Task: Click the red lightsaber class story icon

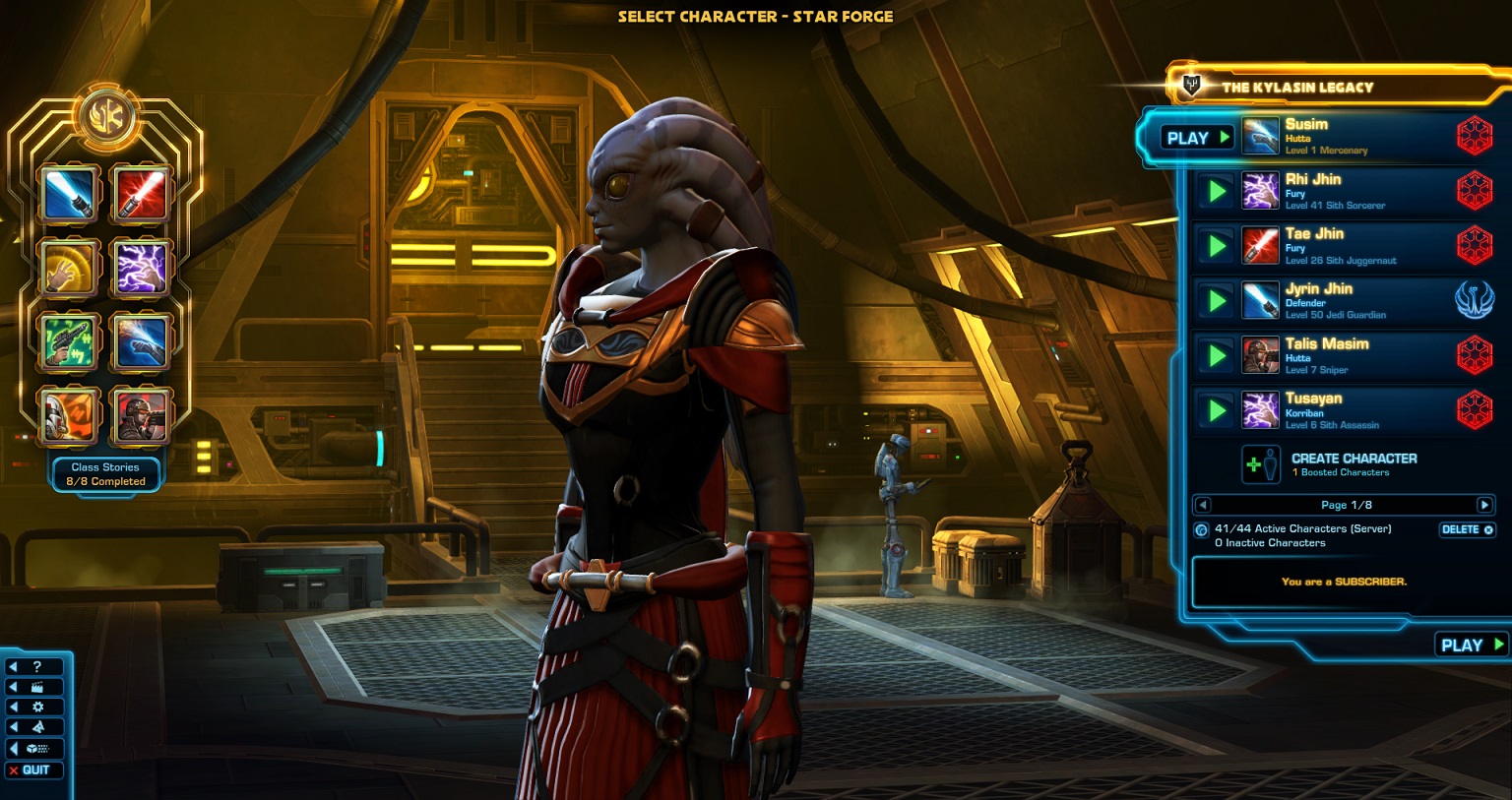Action: pos(142,193)
